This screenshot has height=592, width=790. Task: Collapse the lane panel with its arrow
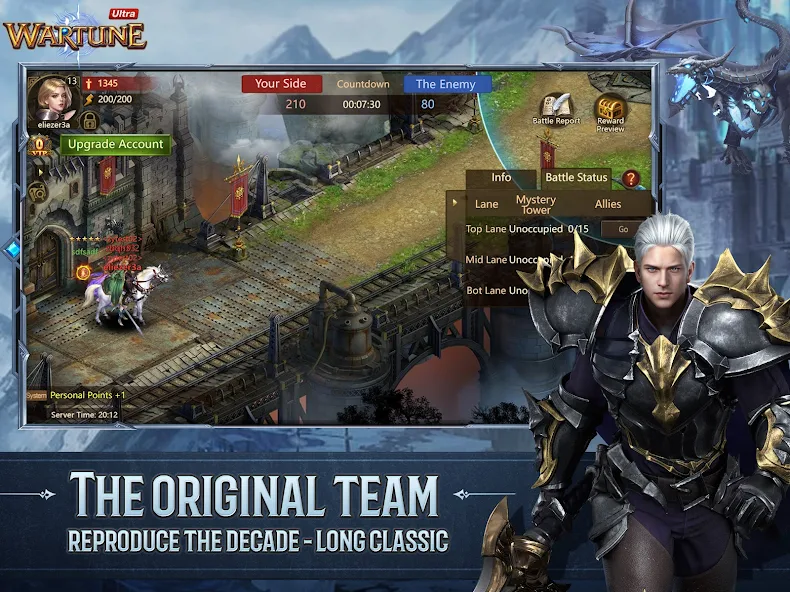point(456,203)
